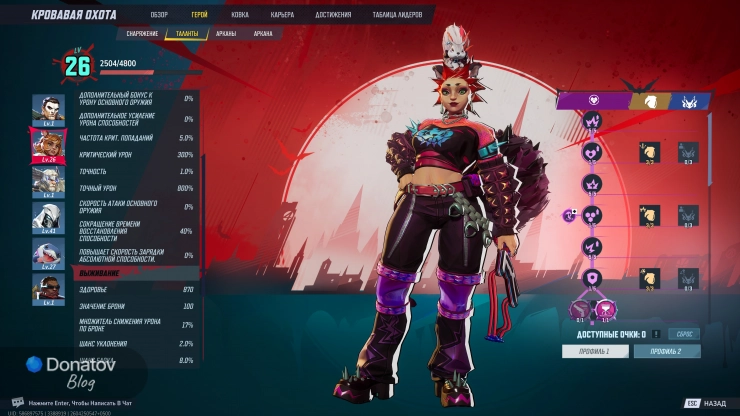The image size is (740, 416).
Task: Go to the Ковка section
Action: click(240, 15)
